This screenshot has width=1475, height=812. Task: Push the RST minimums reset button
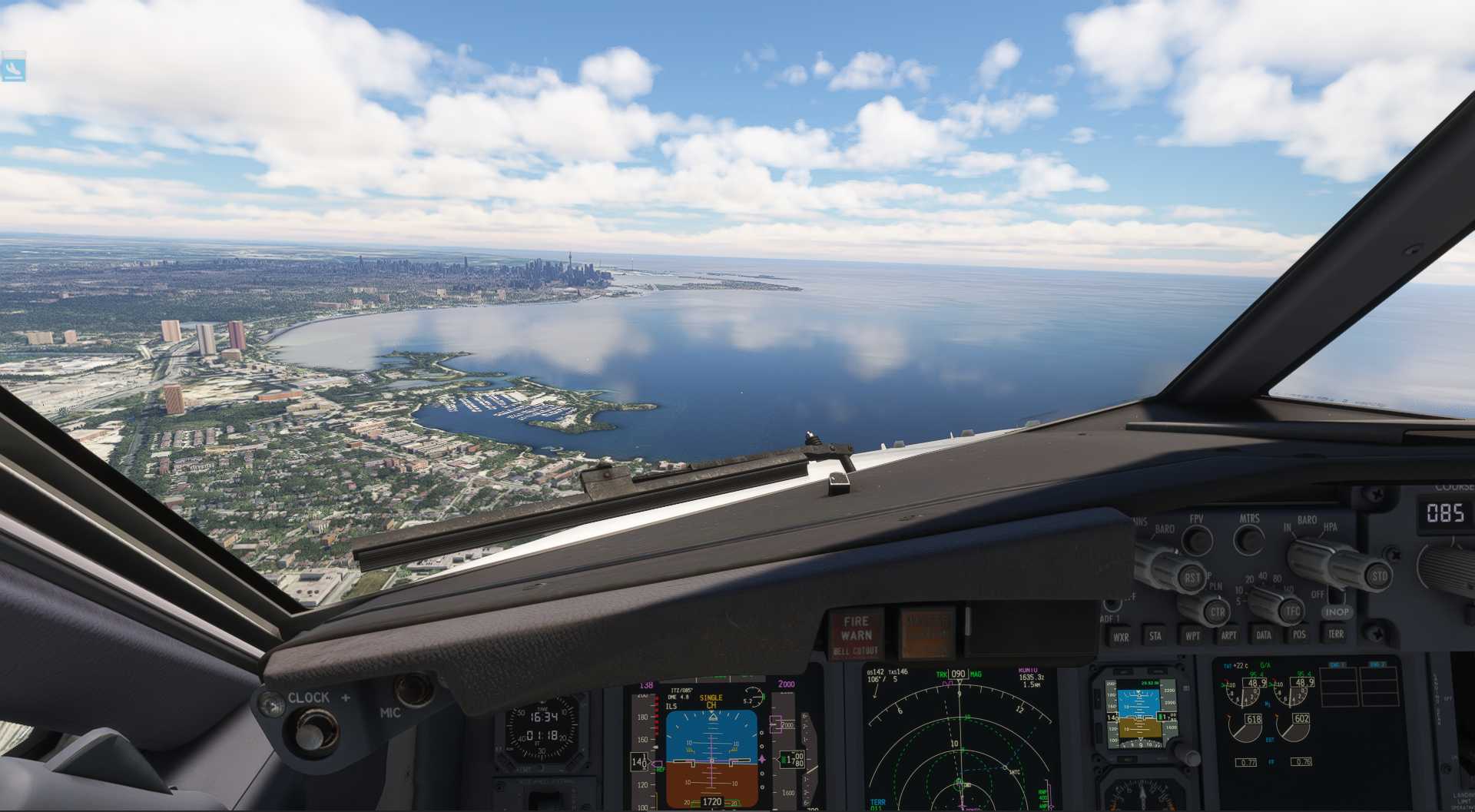[x=1192, y=578]
